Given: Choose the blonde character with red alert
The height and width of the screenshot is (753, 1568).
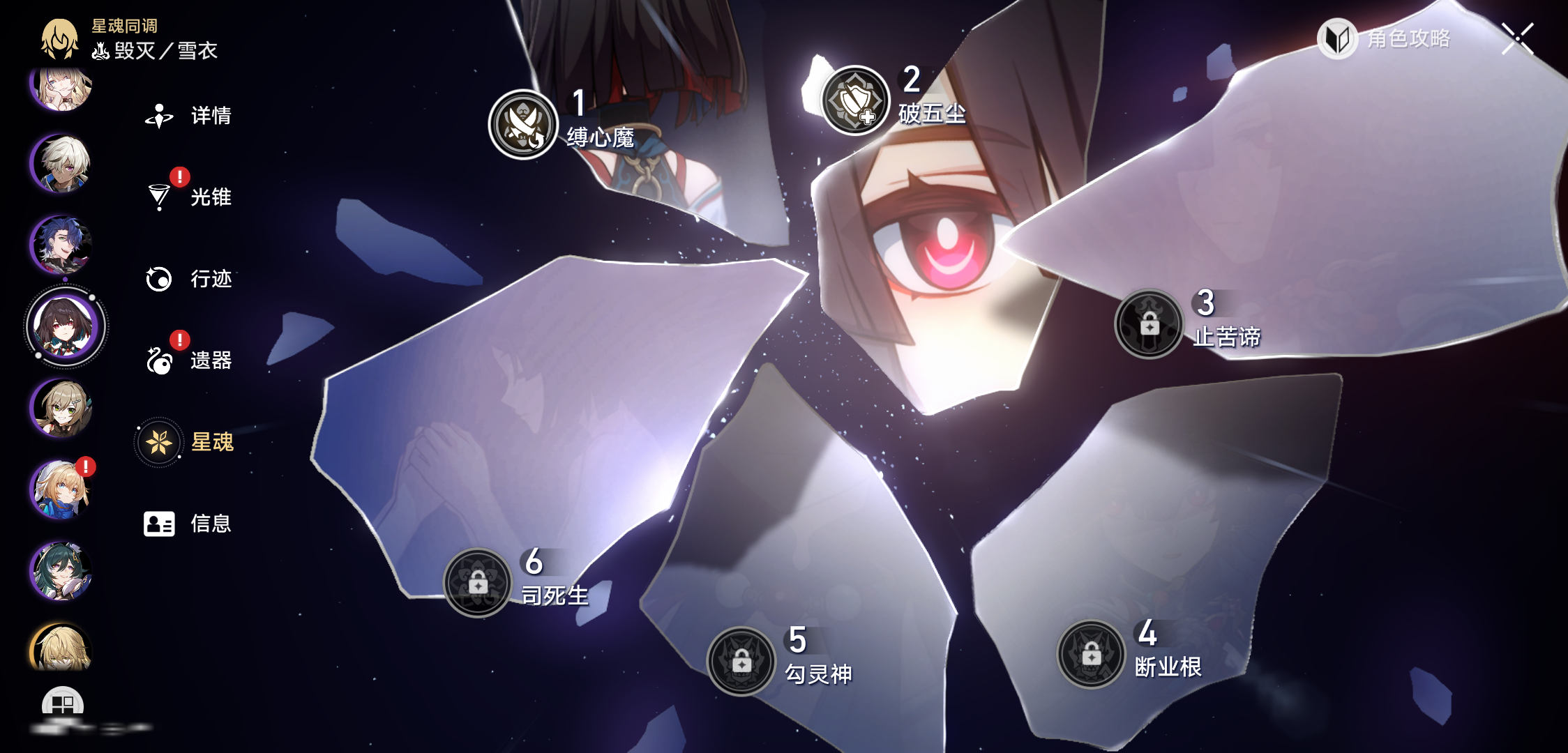Looking at the screenshot, I should 62,489.
